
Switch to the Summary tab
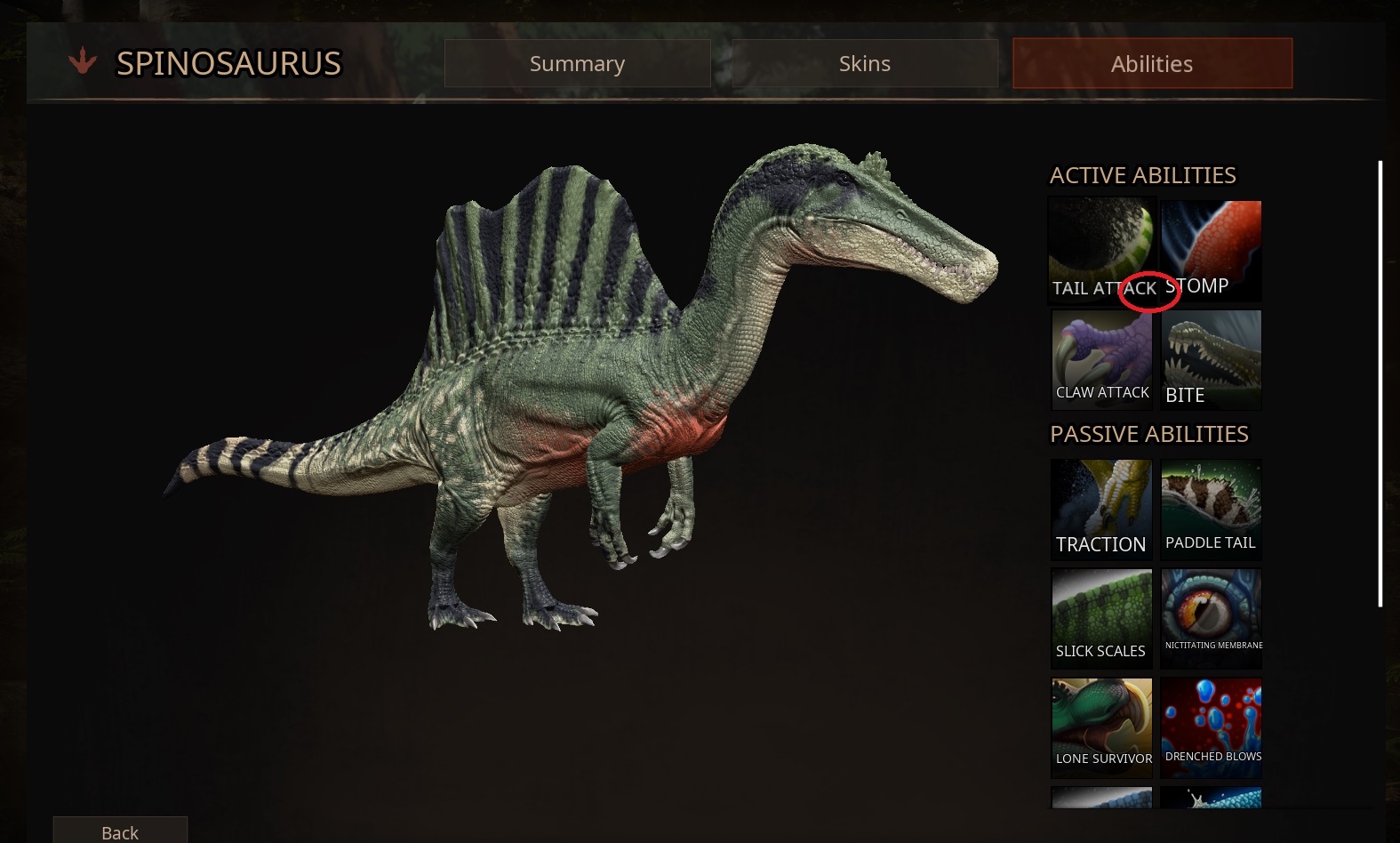577,63
